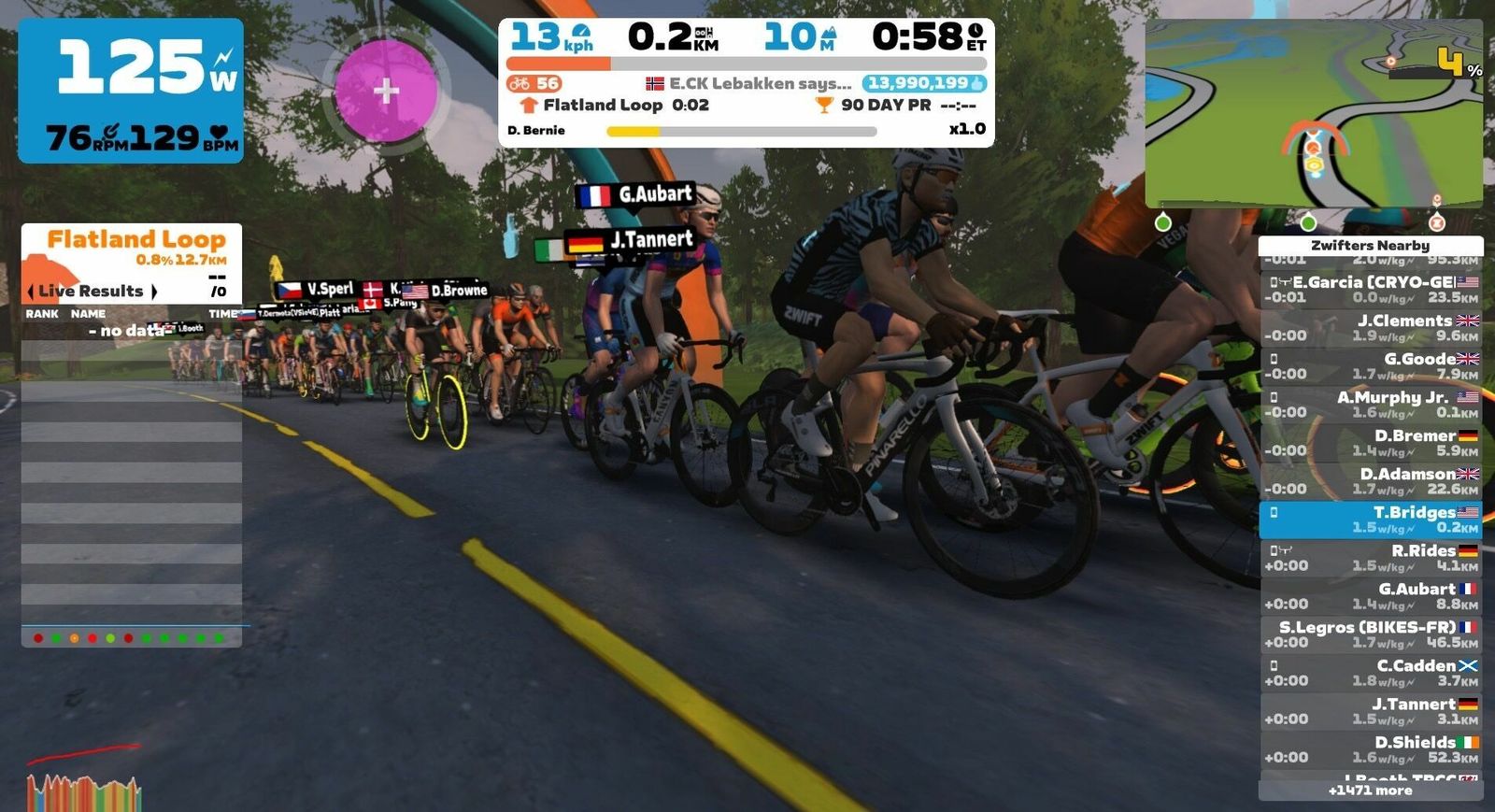This screenshot has width=1495, height=812.
Task: Select J.Tannert in Zwifters Nearby list
Action: point(1370,711)
